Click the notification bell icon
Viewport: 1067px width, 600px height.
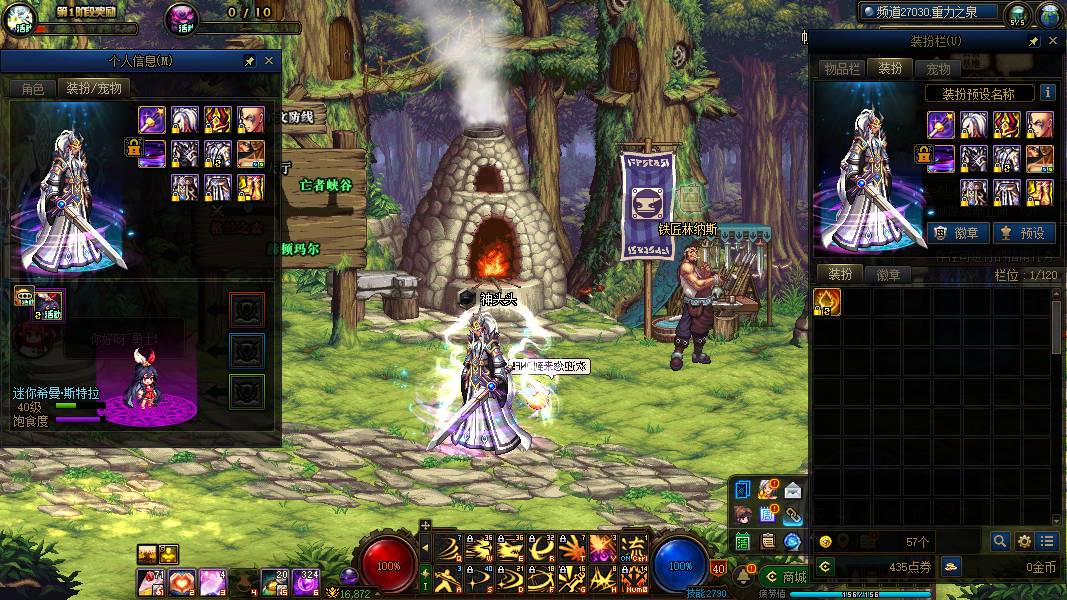[745, 575]
